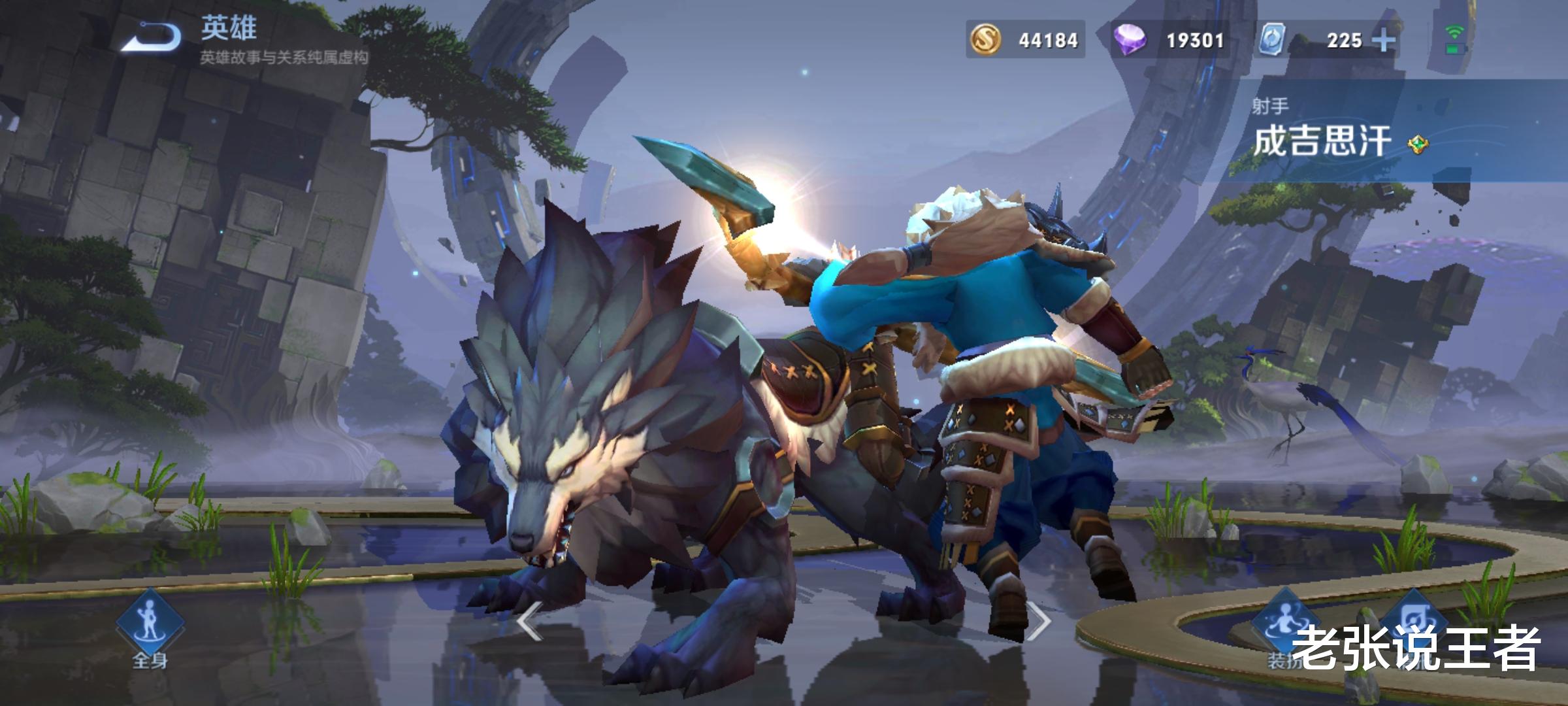The width and height of the screenshot is (1568, 706).
Task: Show the previous hero with the left arrow
Action: [529, 621]
